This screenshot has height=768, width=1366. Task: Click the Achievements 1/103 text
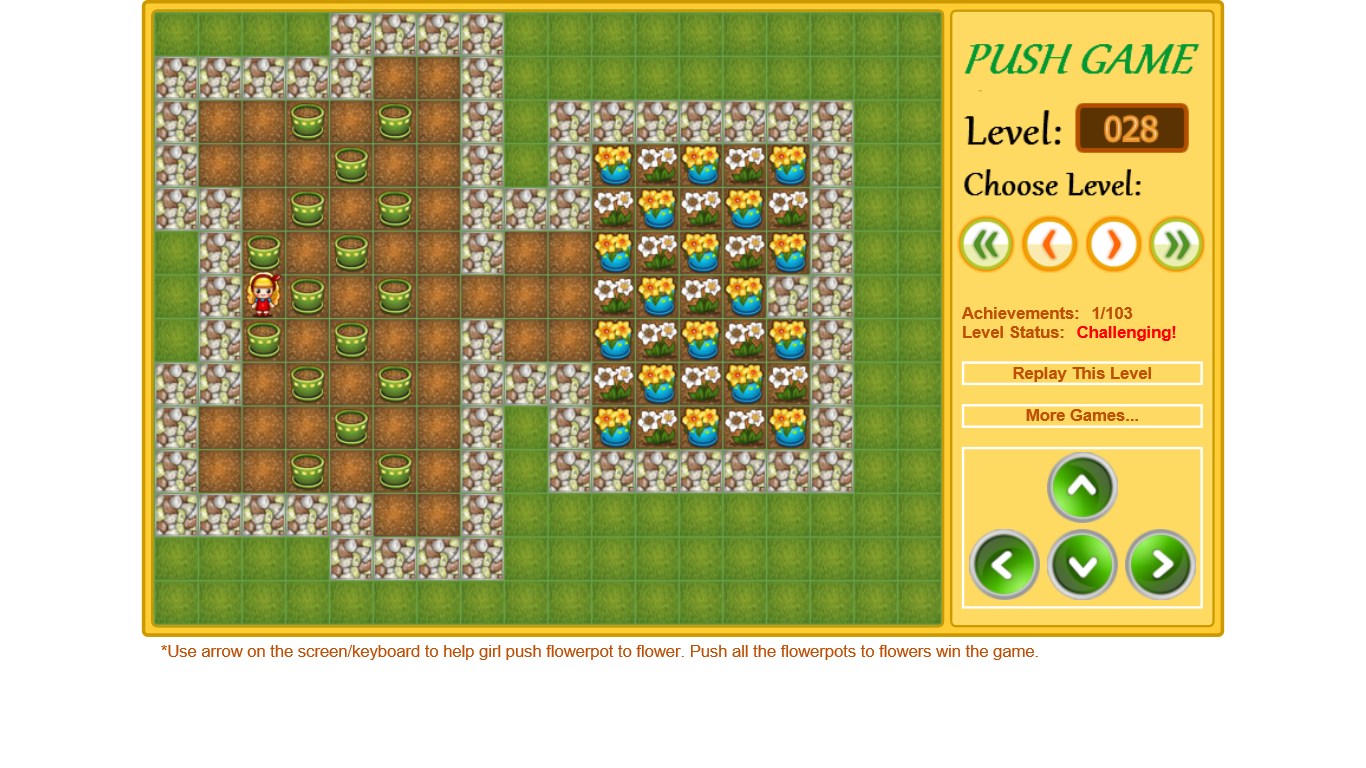(1045, 312)
